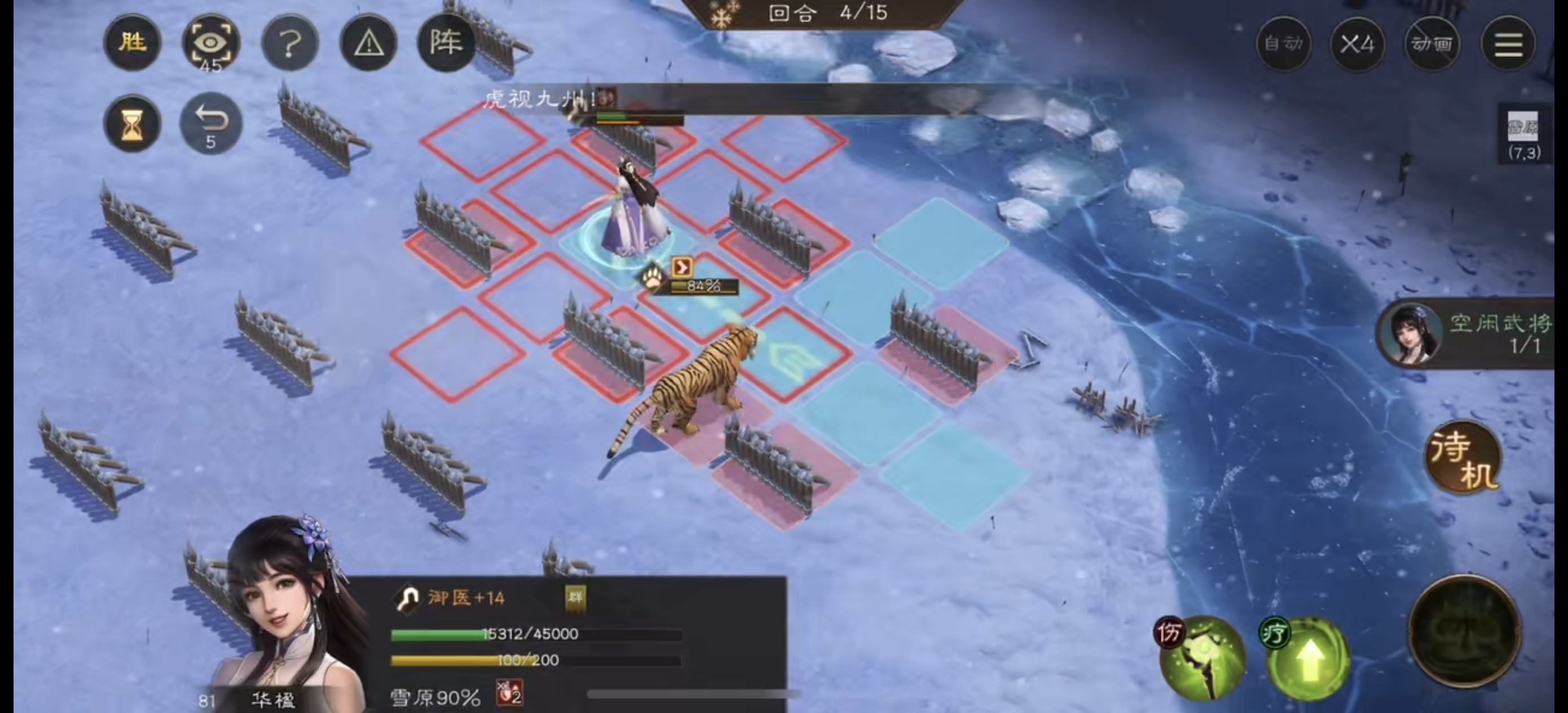Open battle help via the question mark icon
The height and width of the screenshot is (713, 1568).
290,43
